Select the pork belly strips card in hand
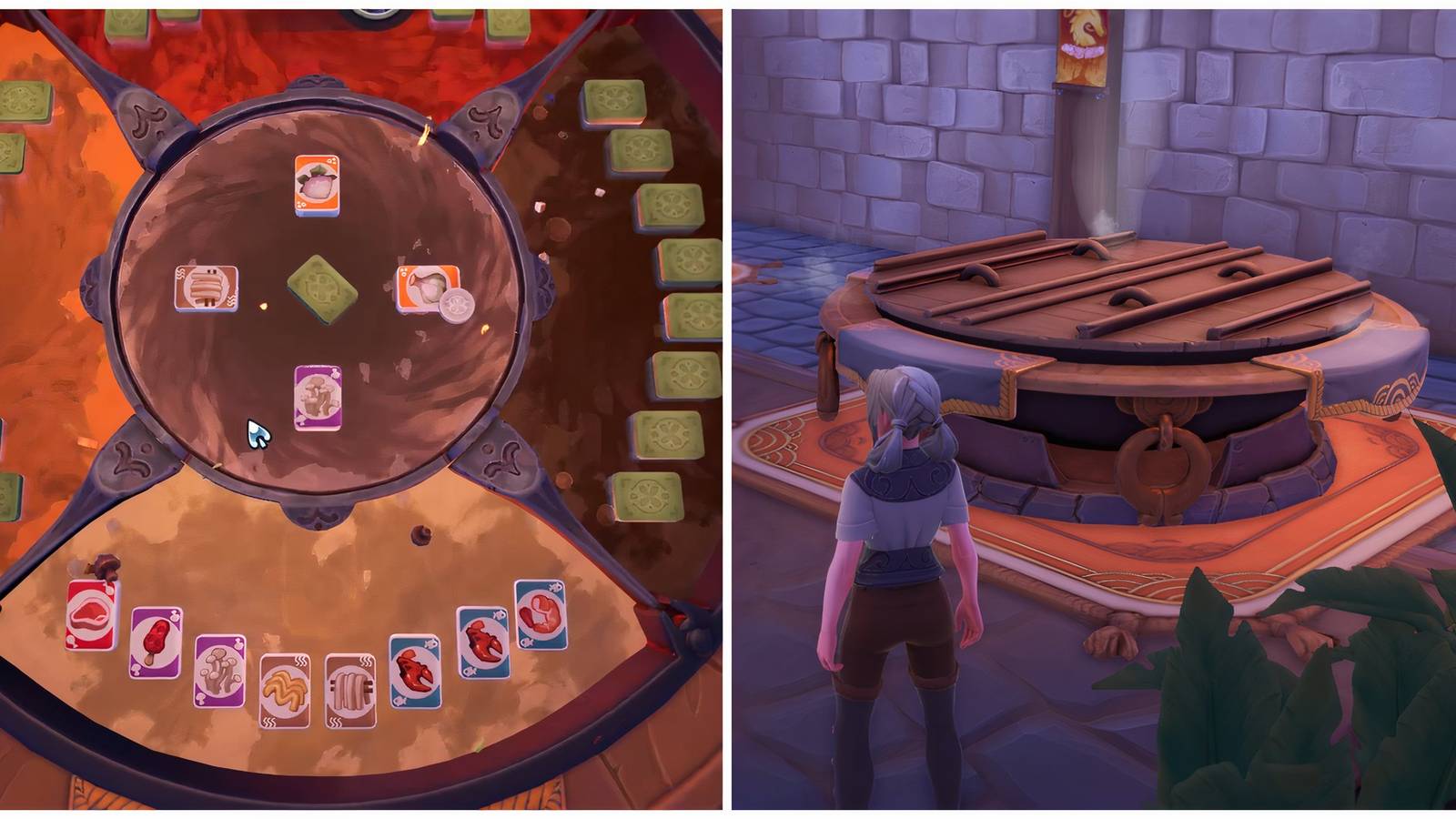The height and width of the screenshot is (819, 1456). pos(353,692)
